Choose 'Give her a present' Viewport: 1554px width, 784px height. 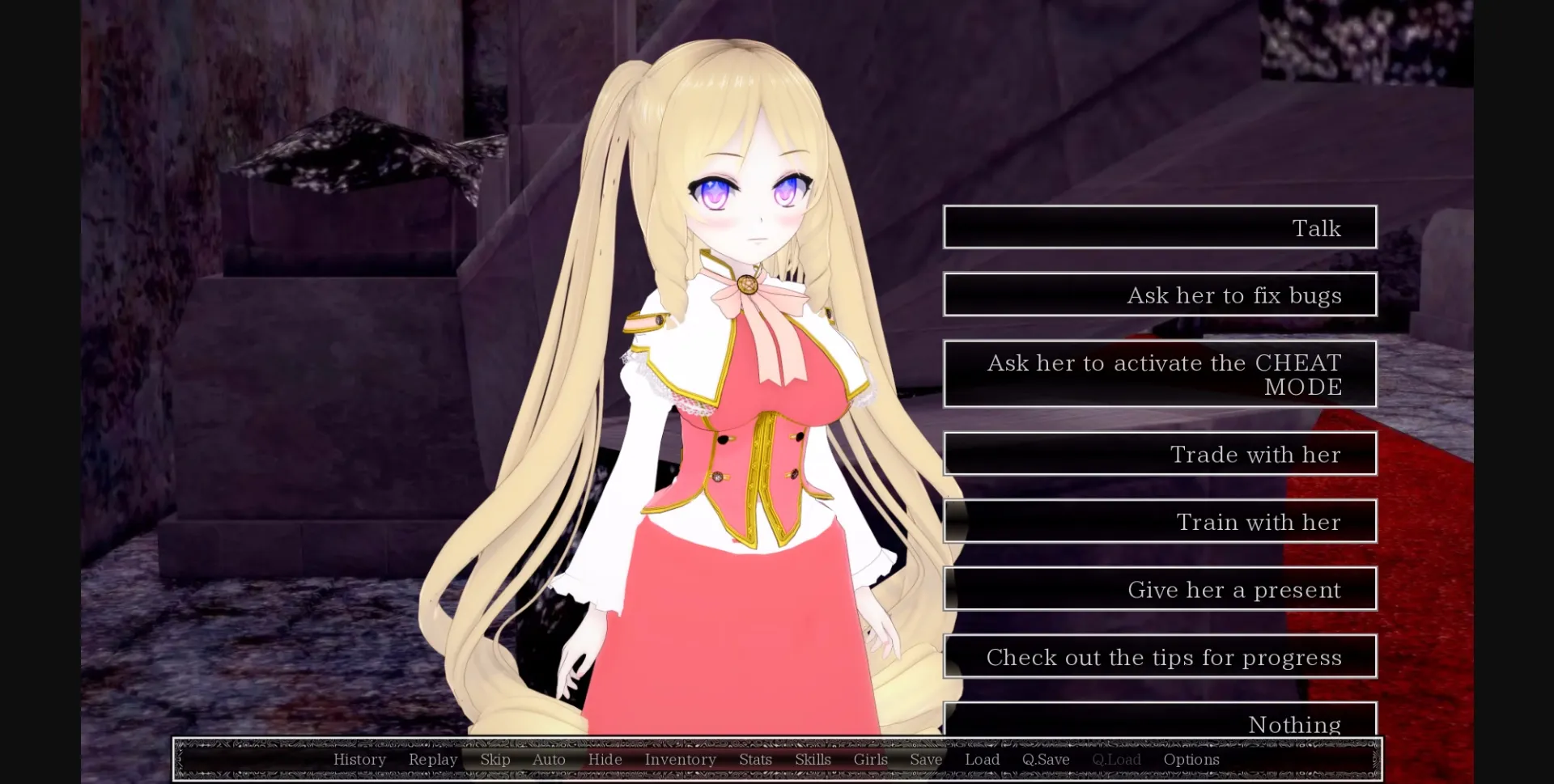pyautogui.click(x=1160, y=589)
